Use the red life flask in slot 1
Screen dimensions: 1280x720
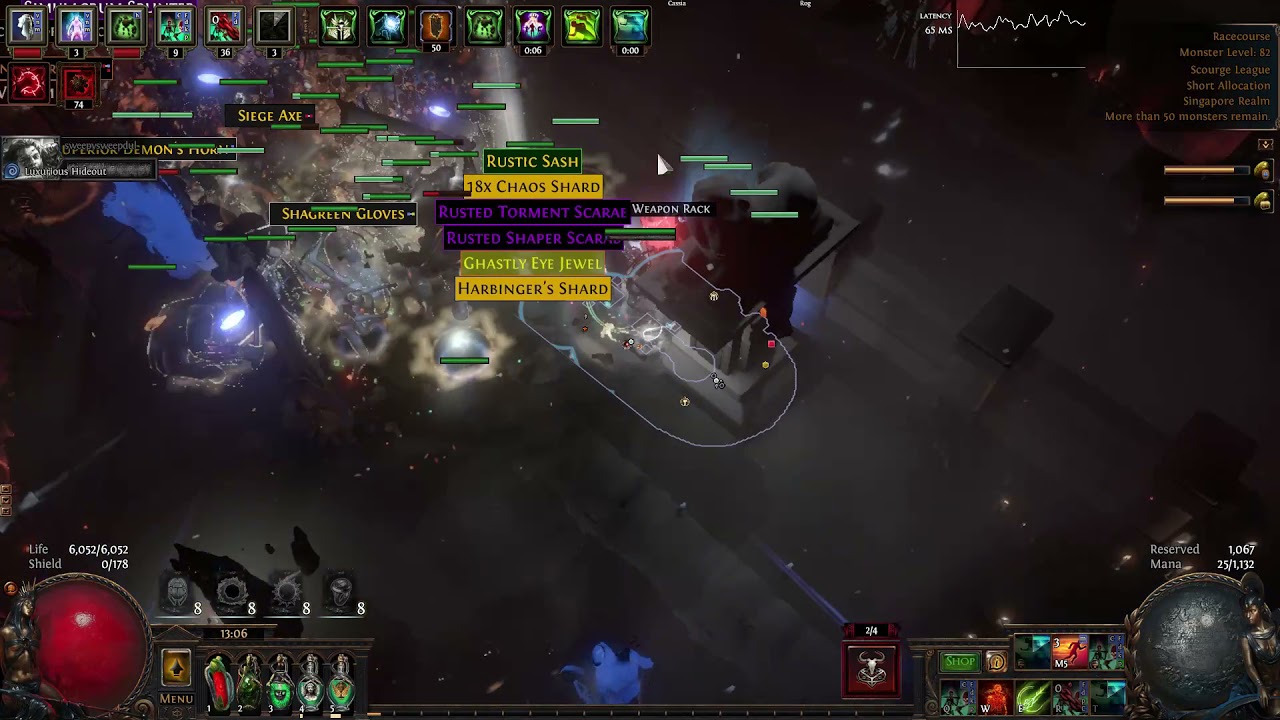[219, 682]
